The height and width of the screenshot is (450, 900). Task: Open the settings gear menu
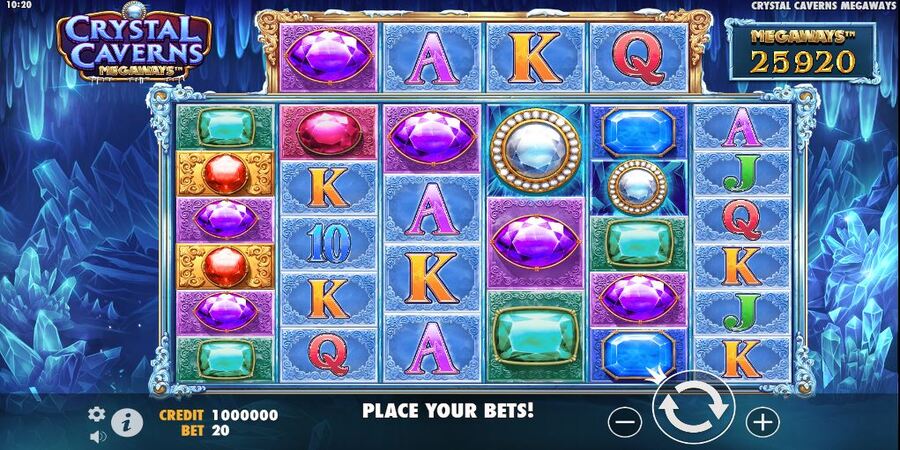pyautogui.click(x=97, y=413)
